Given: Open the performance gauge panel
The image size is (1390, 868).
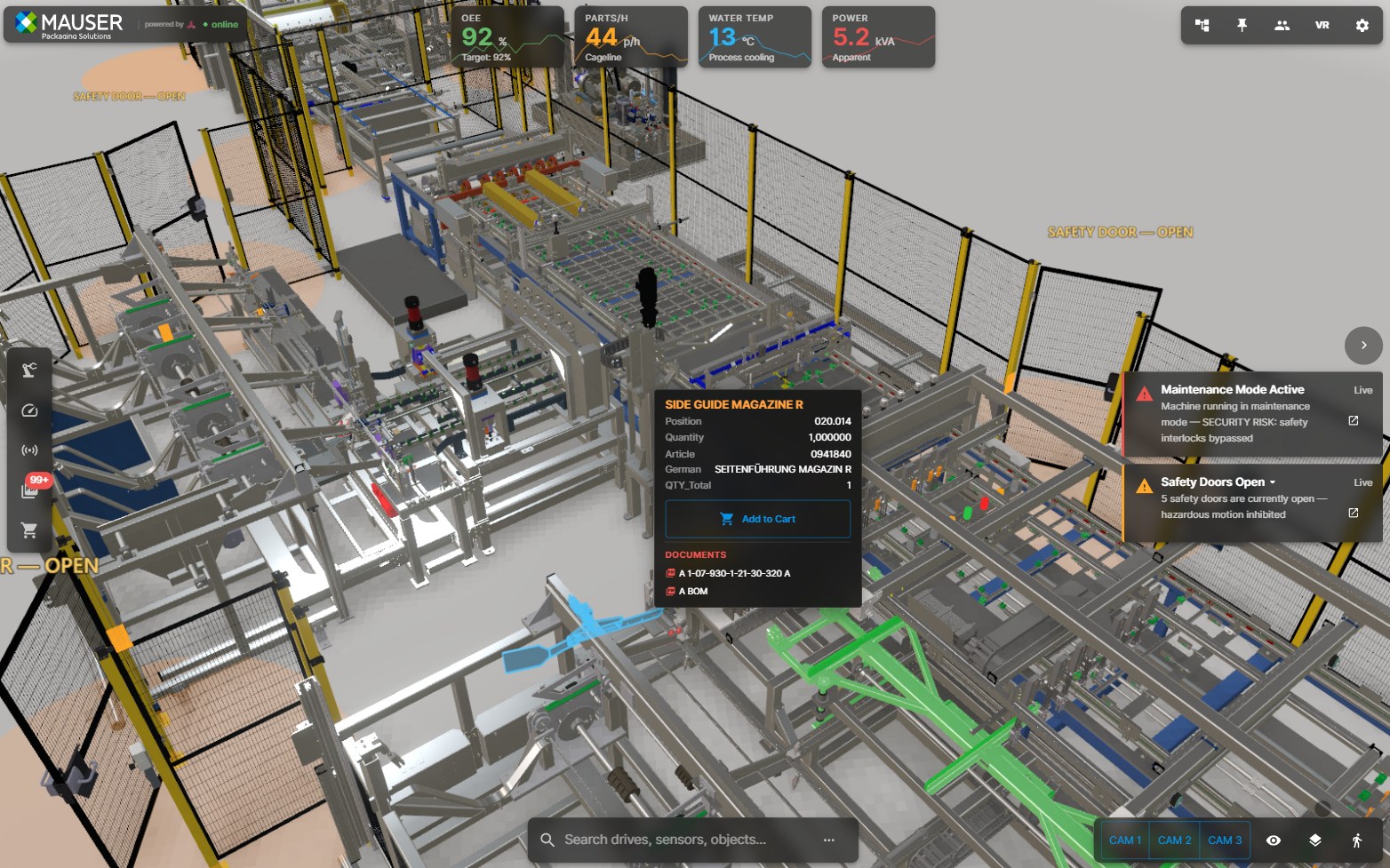Looking at the screenshot, I should point(29,410).
